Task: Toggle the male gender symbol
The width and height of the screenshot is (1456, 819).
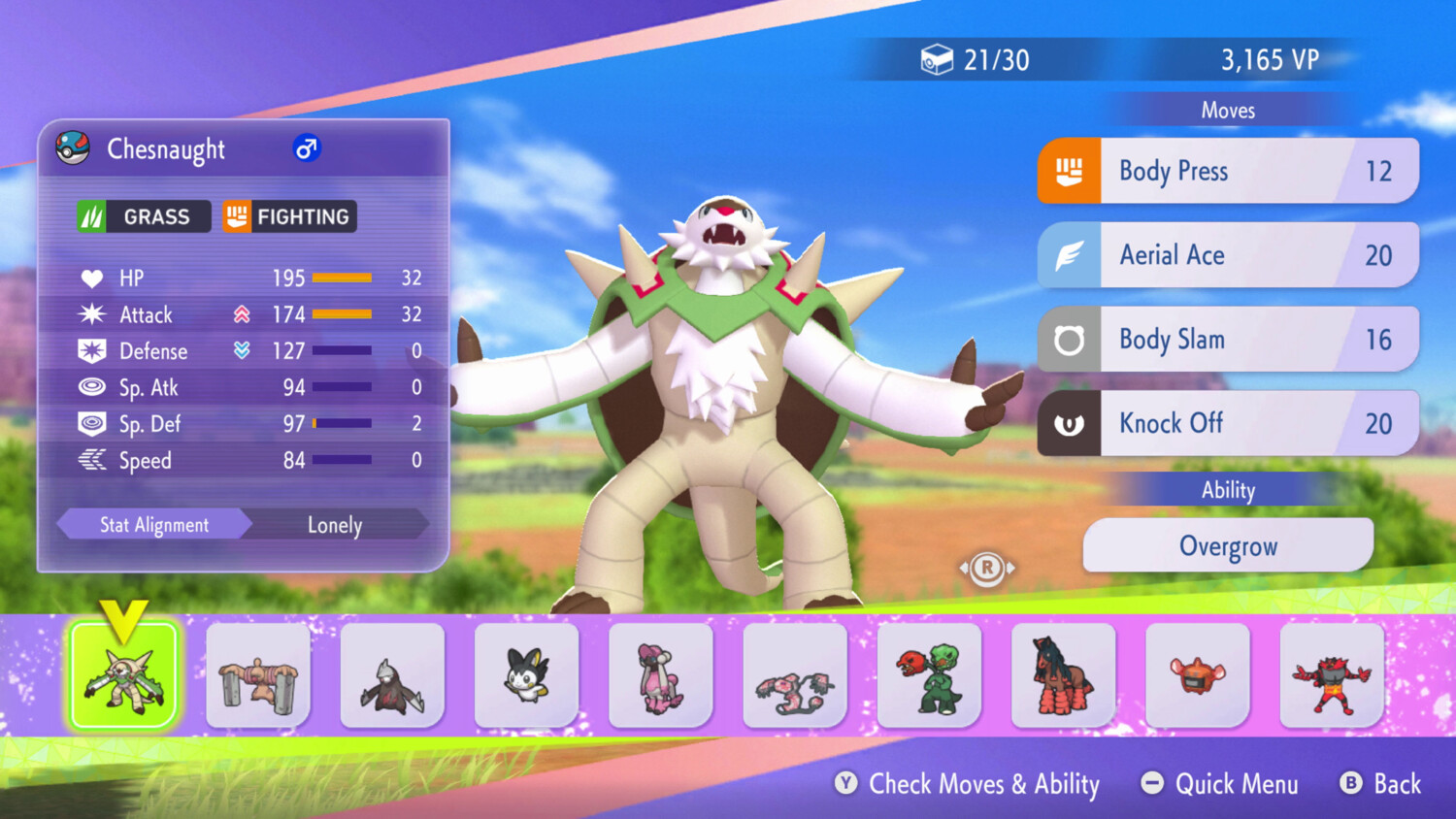Action: click(306, 148)
